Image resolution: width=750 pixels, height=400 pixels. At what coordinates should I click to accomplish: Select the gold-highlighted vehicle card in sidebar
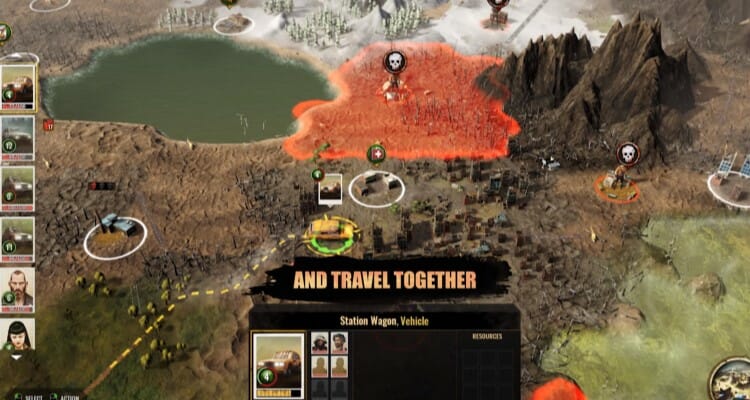pyautogui.click(x=18, y=87)
